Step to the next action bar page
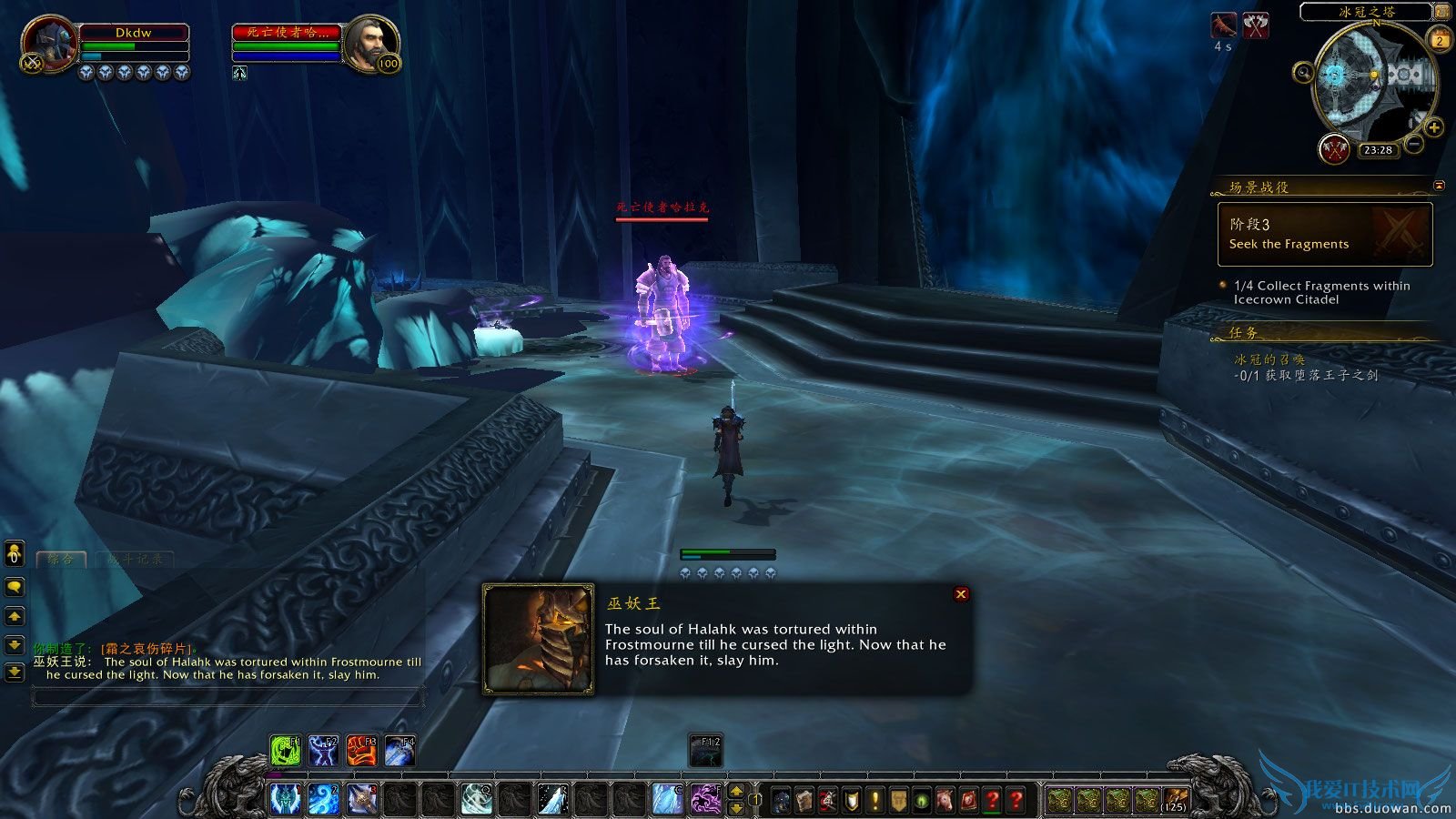The width and height of the screenshot is (1456, 819). click(x=737, y=793)
